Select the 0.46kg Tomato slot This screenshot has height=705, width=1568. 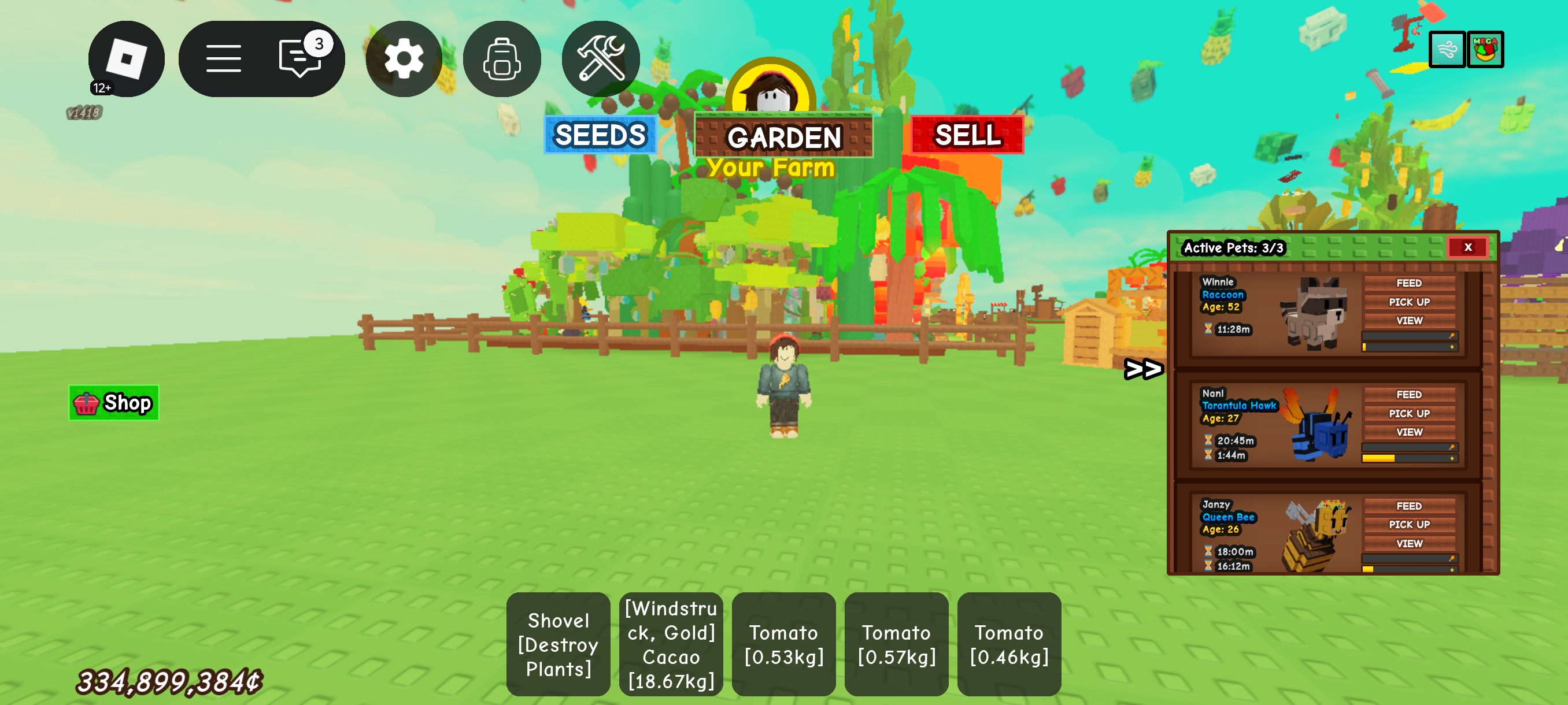(1008, 644)
